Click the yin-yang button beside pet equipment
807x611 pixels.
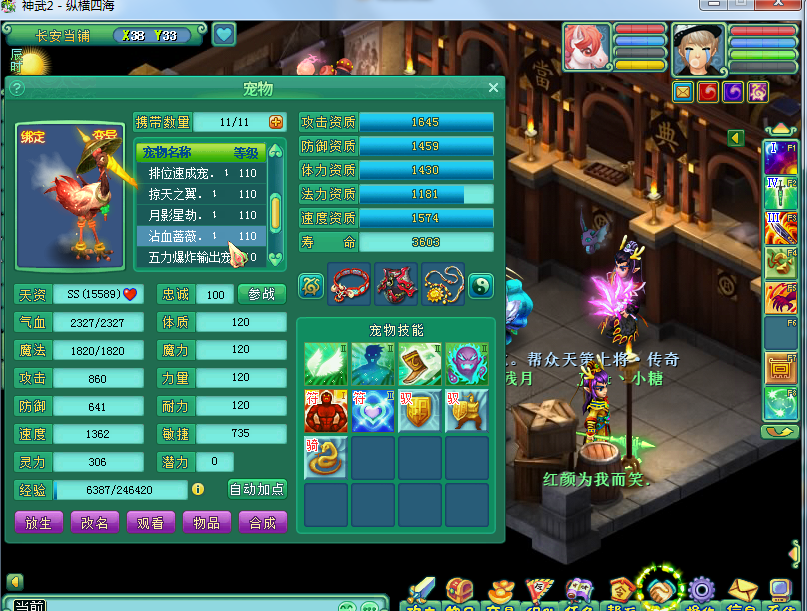pos(481,285)
